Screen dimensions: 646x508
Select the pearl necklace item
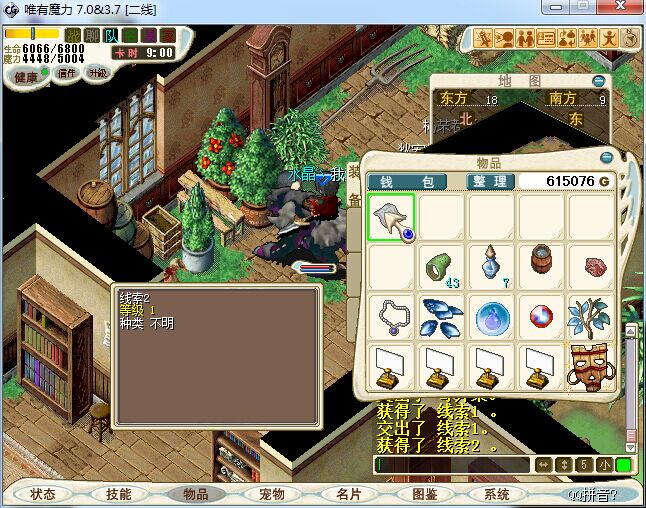[x=392, y=317]
